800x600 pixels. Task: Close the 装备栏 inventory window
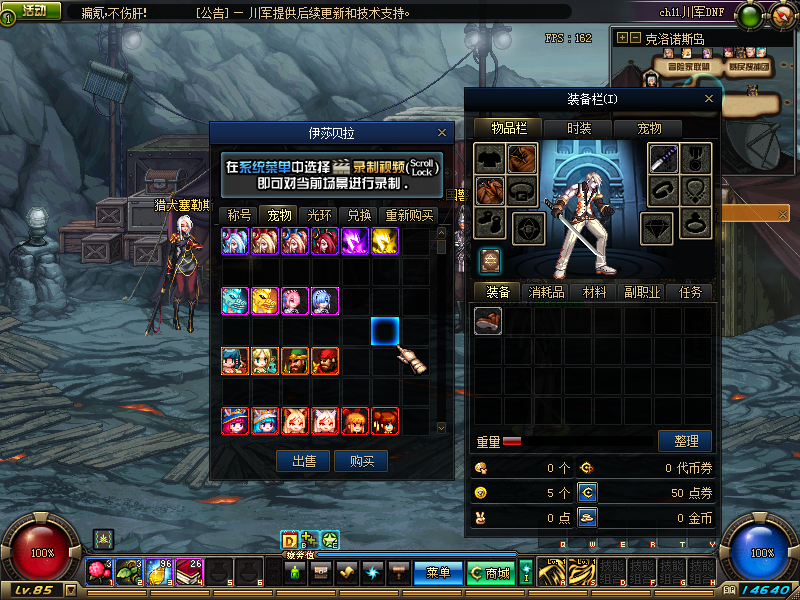point(710,99)
